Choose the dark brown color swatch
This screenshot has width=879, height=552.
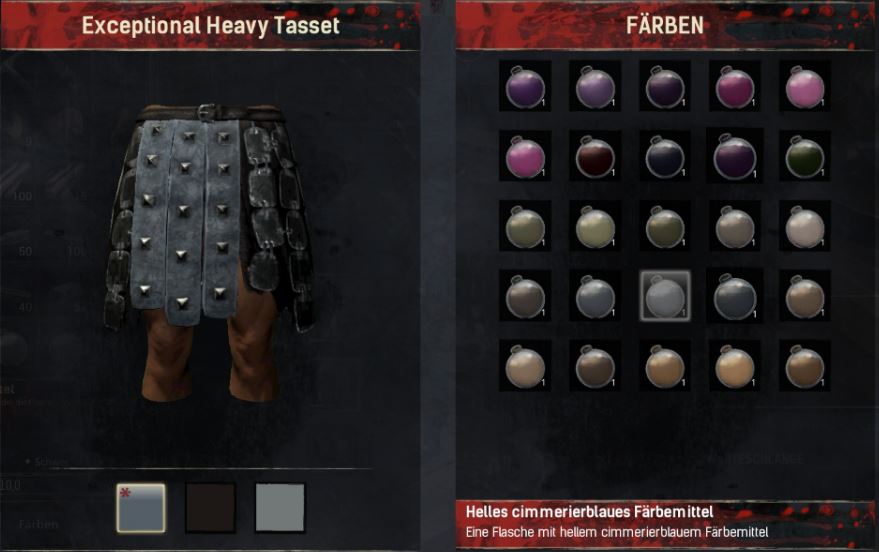210,507
